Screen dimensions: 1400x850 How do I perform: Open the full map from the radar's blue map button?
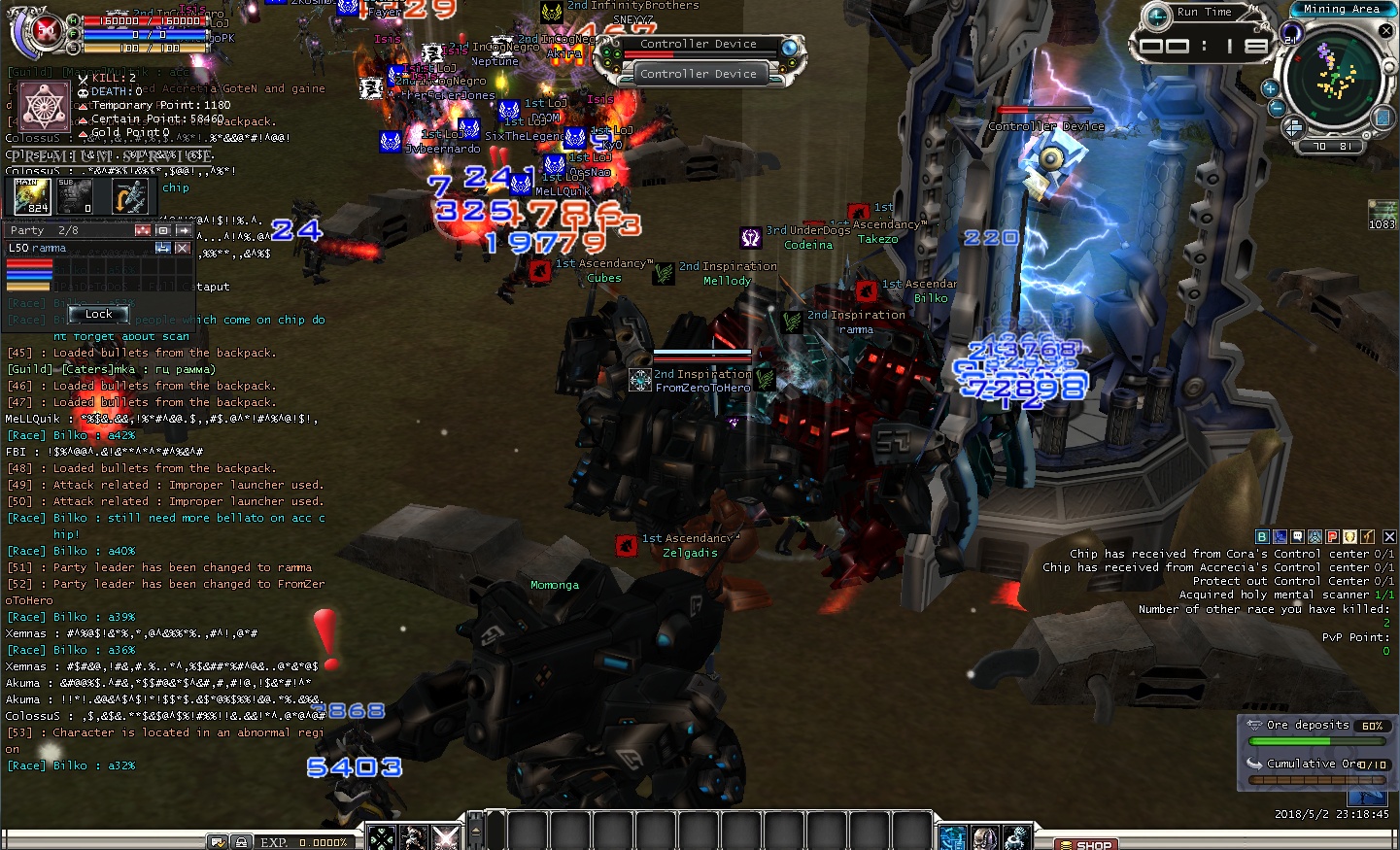tap(1383, 118)
